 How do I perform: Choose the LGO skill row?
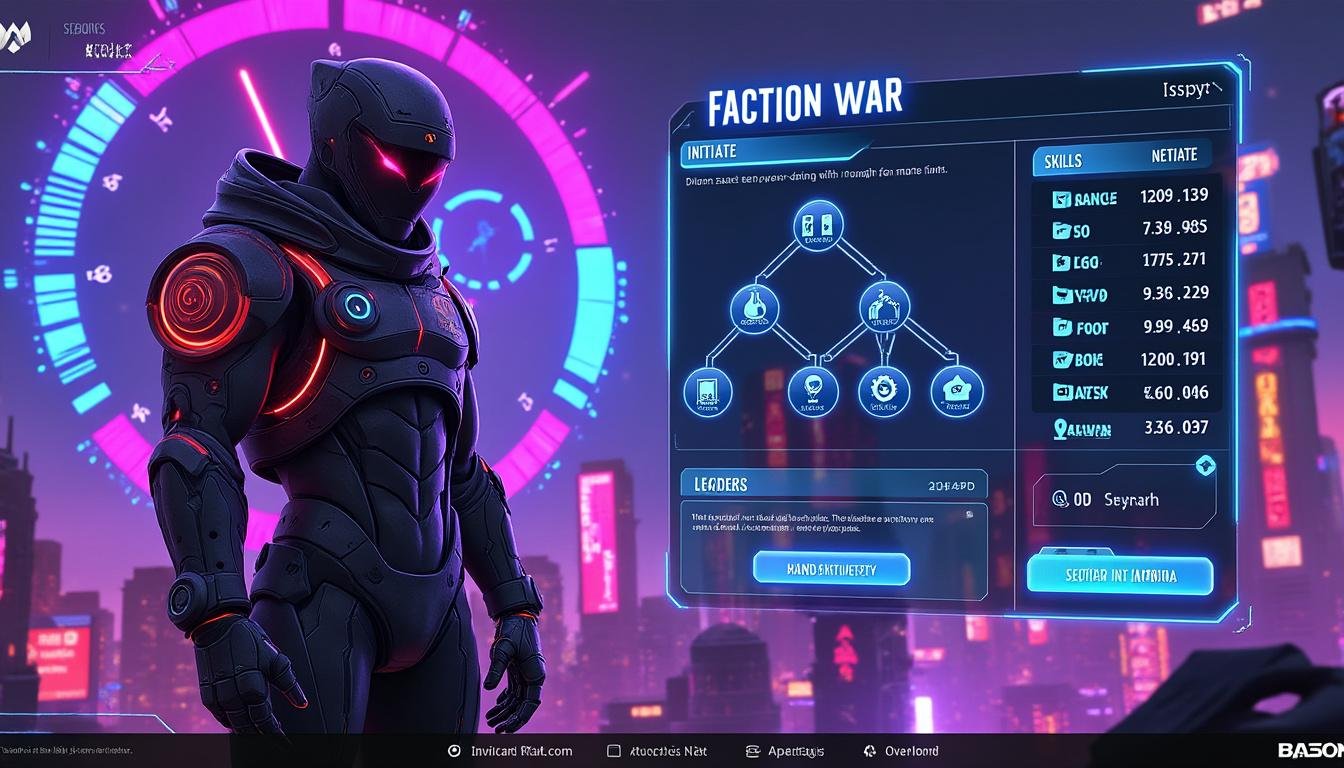1127,262
